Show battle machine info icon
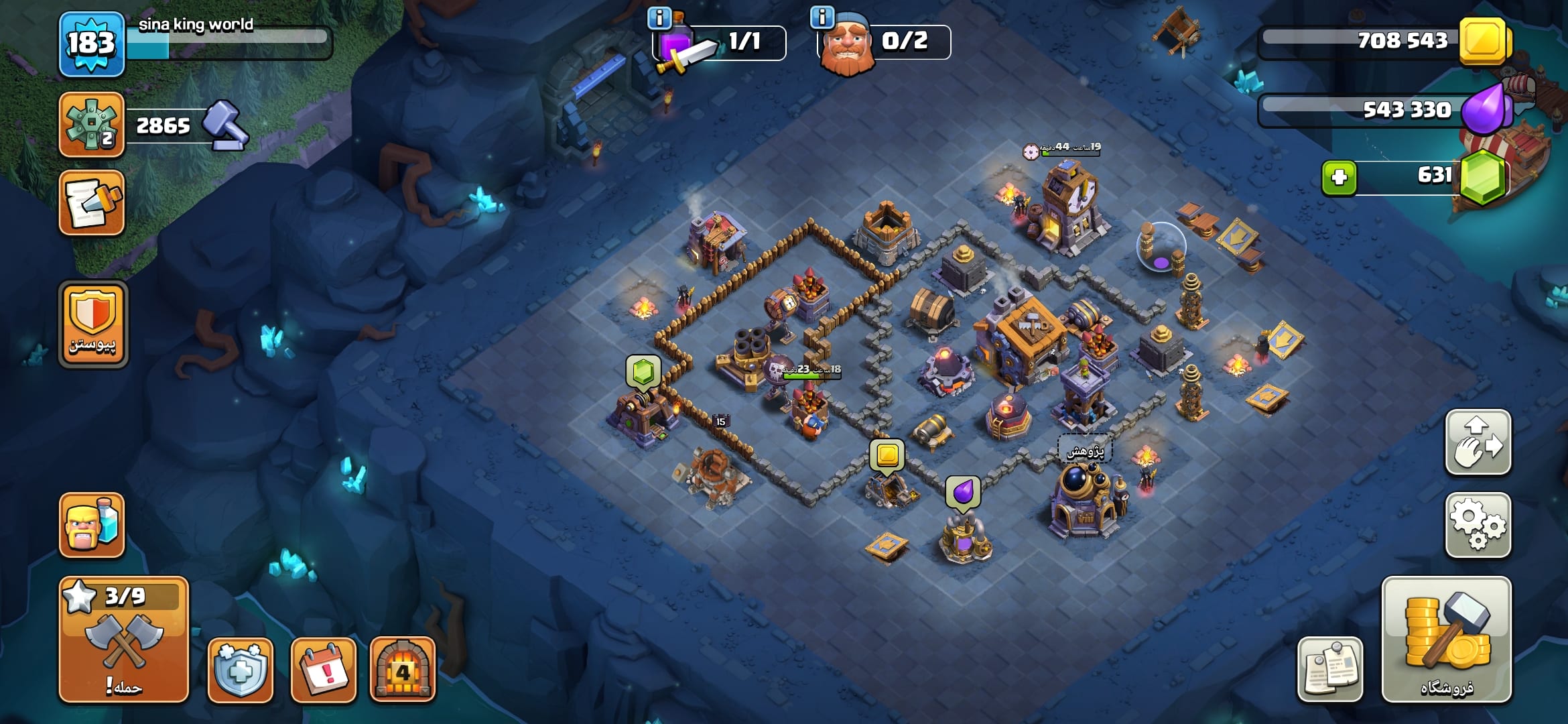The width and height of the screenshot is (1568, 724). (x=659, y=18)
